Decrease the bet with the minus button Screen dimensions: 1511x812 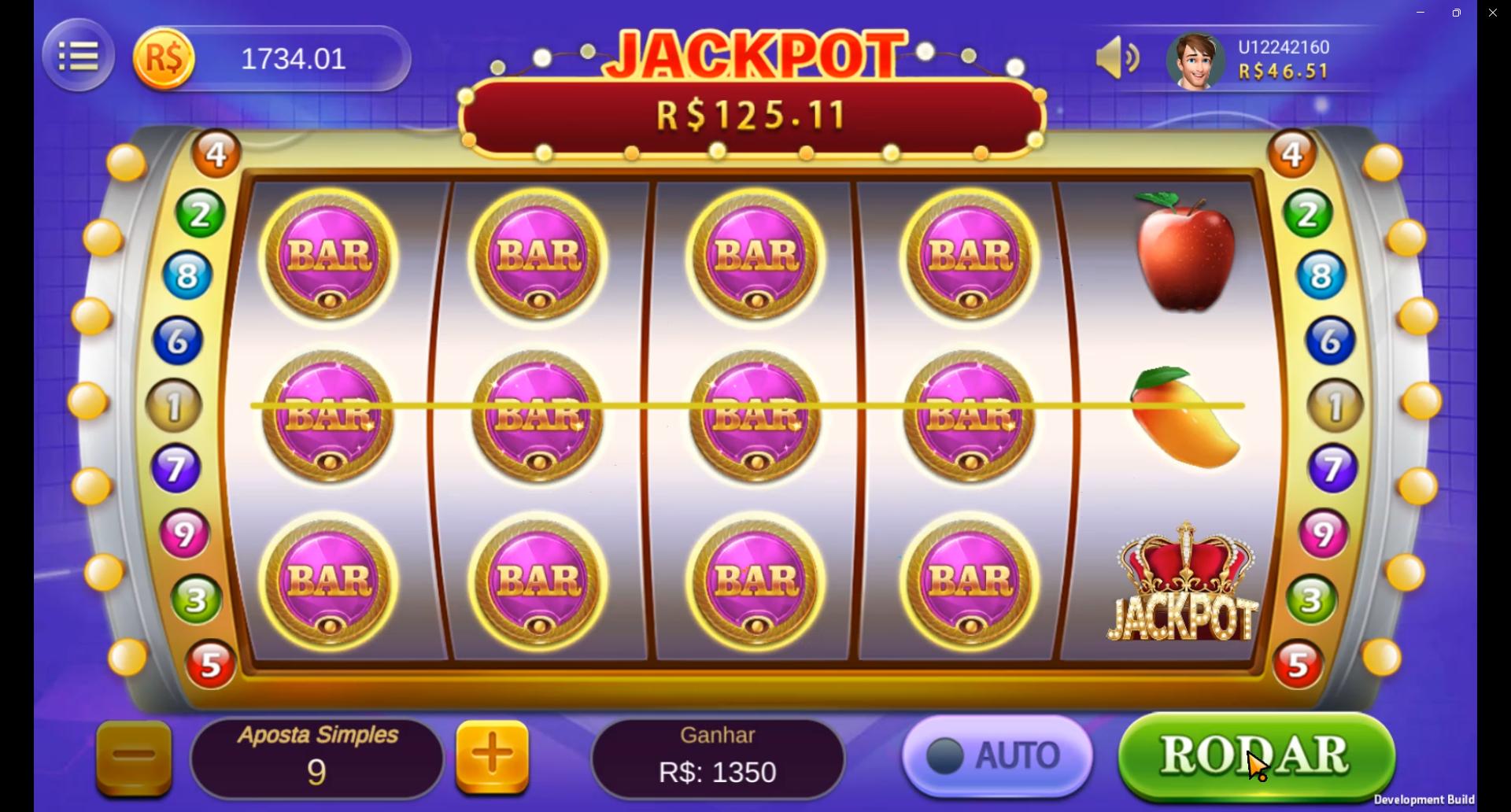coord(132,755)
